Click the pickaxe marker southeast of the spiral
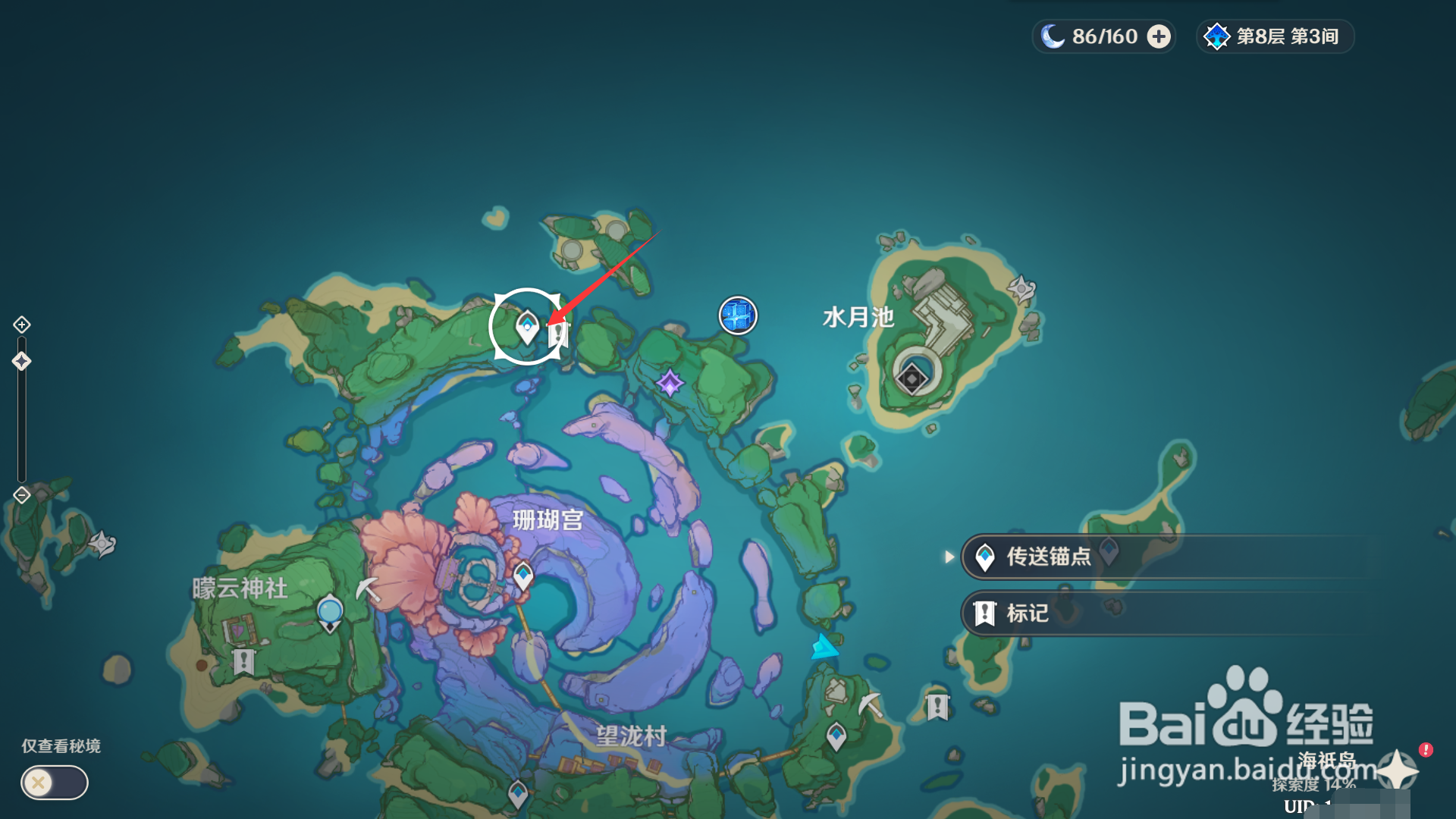The image size is (1456, 819). tap(869, 705)
